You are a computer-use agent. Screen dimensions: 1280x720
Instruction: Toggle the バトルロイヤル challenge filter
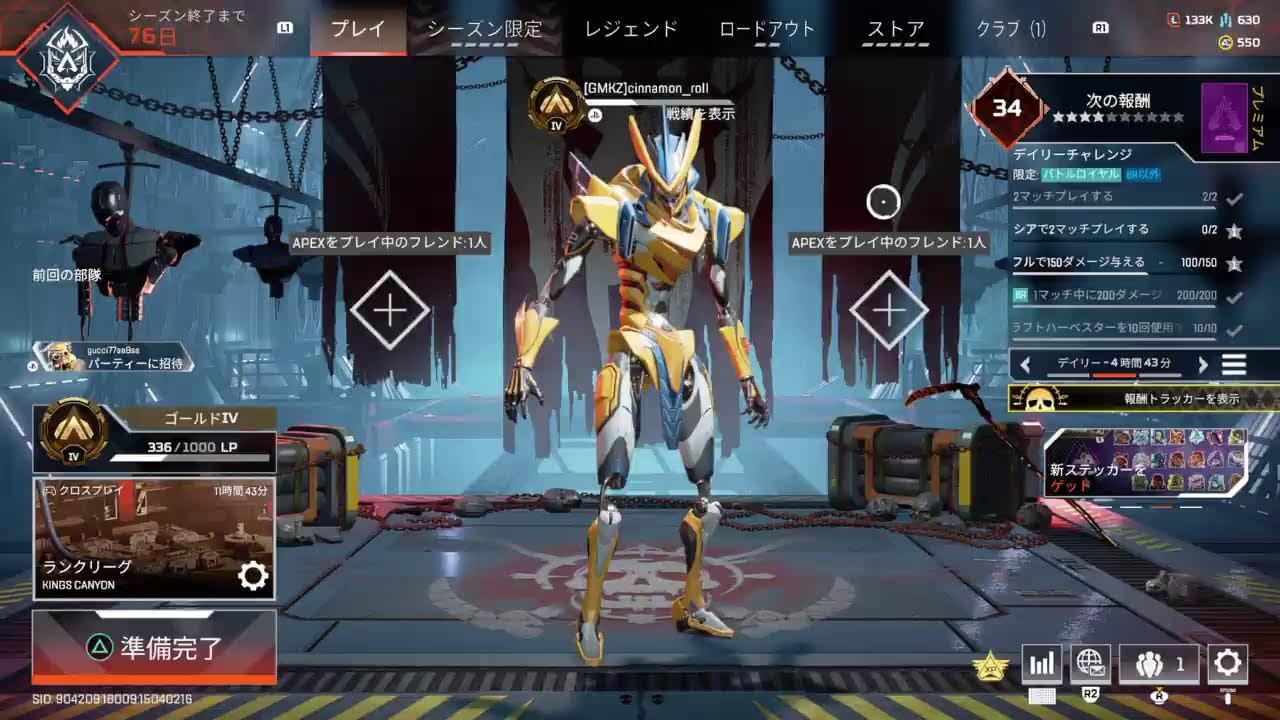click(1082, 175)
